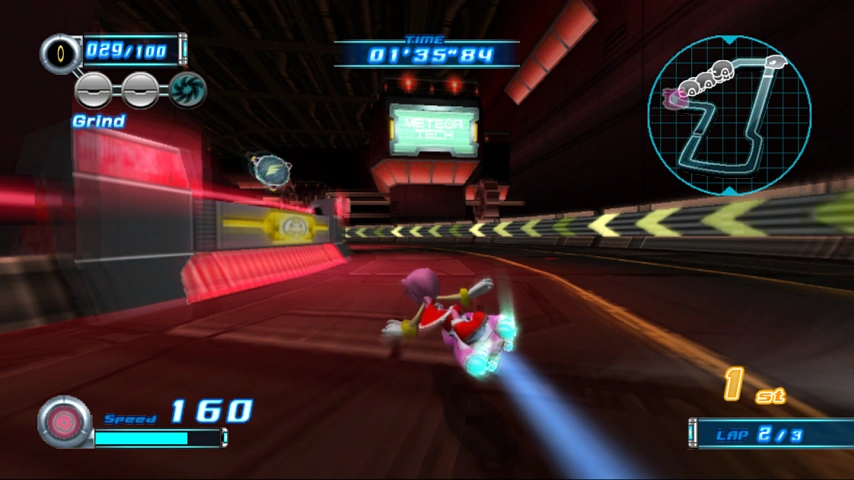This screenshot has height=480, width=854.
Task: Click the round gravity gauge icon beside Speed
Action: pyautogui.click(x=65, y=421)
